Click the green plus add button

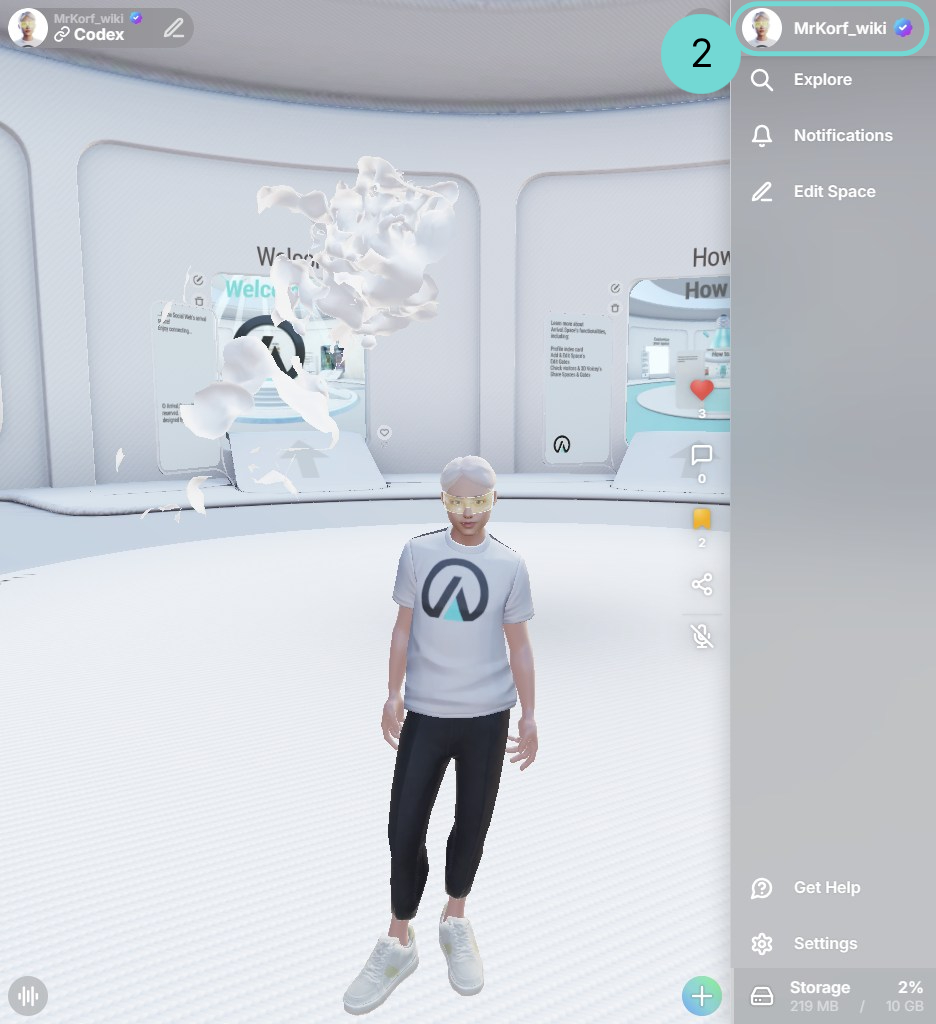(702, 996)
